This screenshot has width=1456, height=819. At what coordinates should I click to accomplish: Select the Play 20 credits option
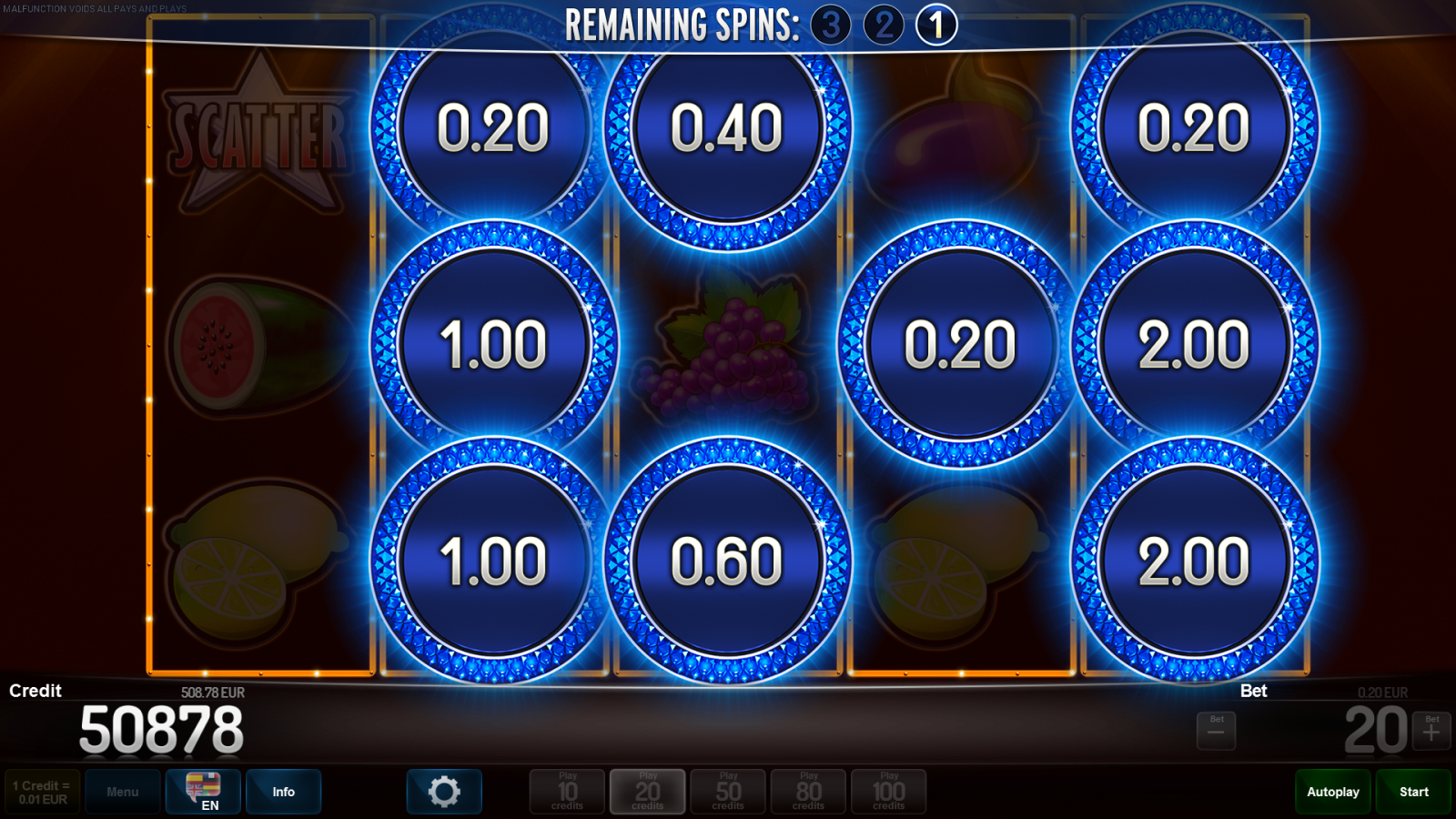tap(647, 791)
